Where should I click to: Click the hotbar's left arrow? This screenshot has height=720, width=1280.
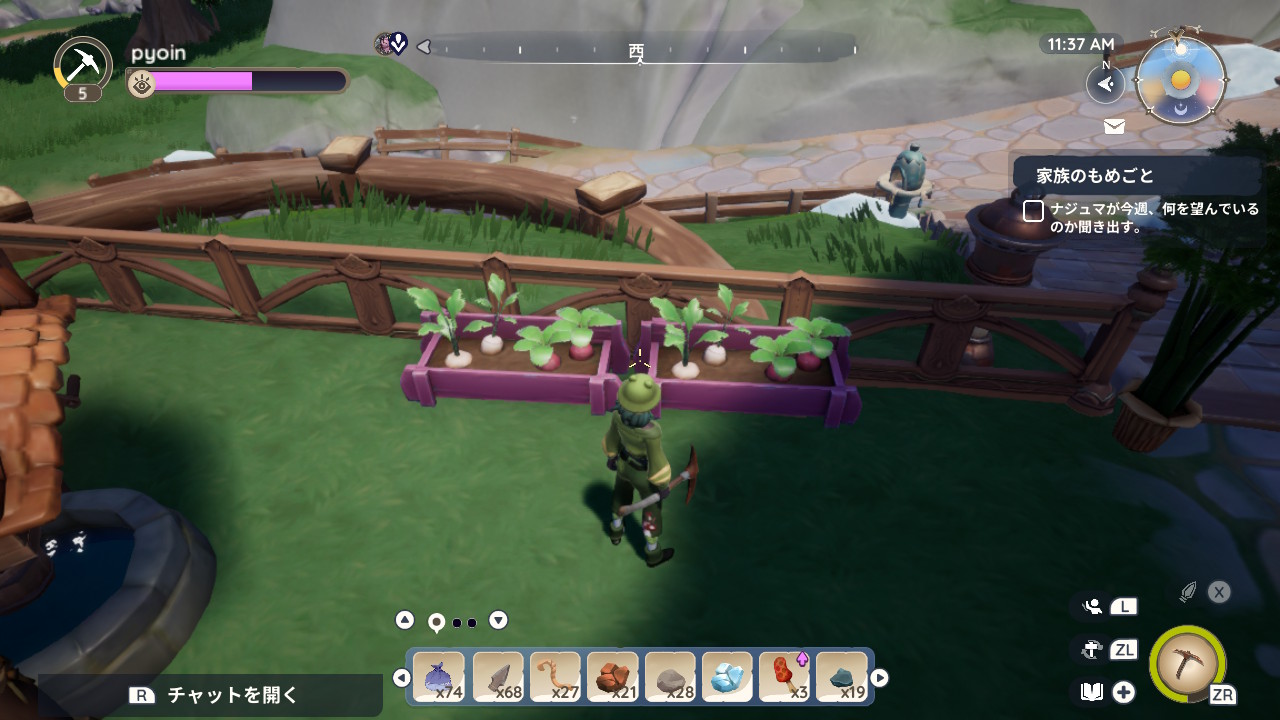click(401, 678)
